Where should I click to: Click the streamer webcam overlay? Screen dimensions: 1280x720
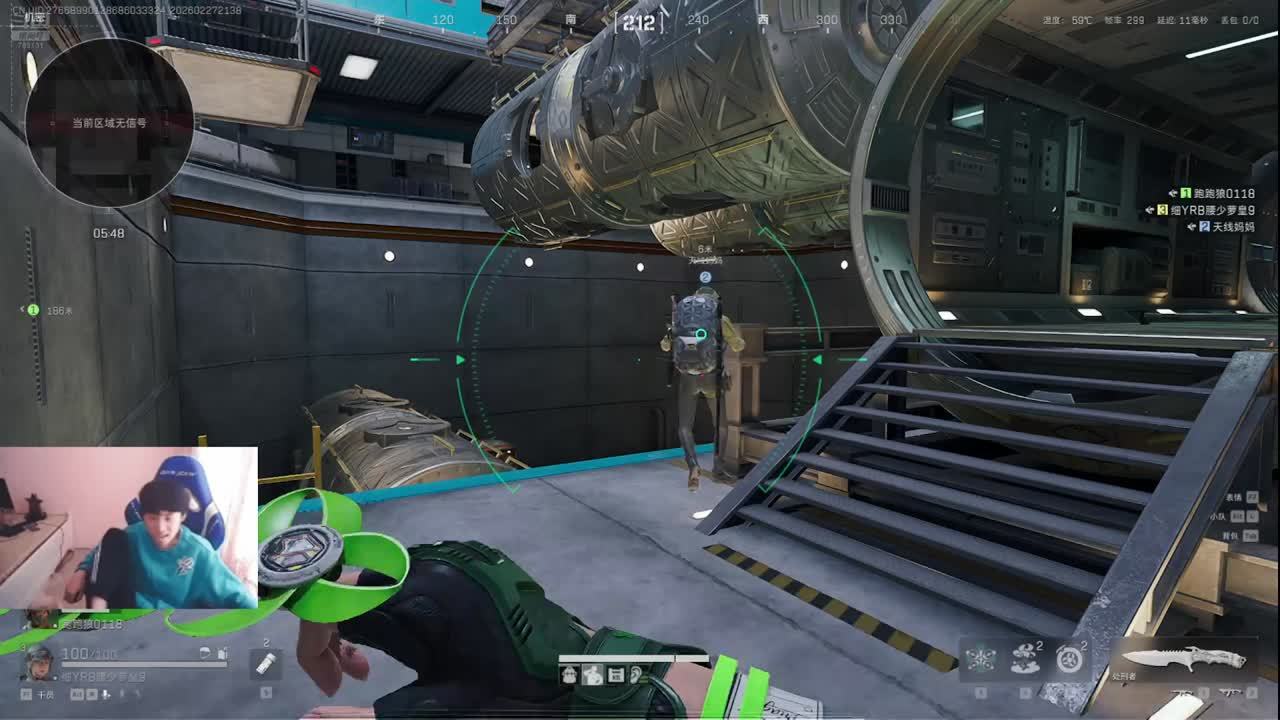[x=128, y=528]
